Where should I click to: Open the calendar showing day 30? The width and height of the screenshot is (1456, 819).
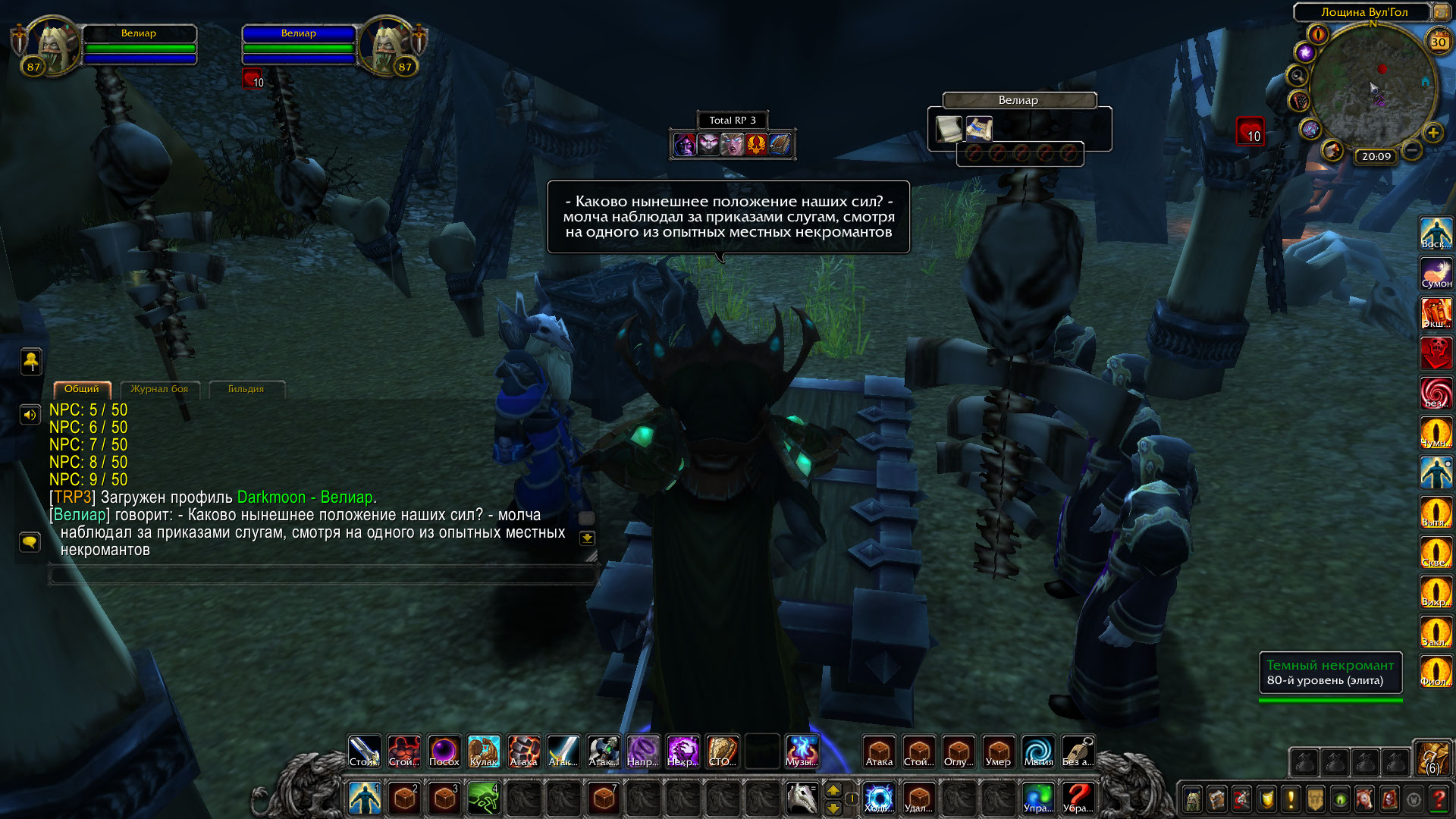click(1438, 42)
